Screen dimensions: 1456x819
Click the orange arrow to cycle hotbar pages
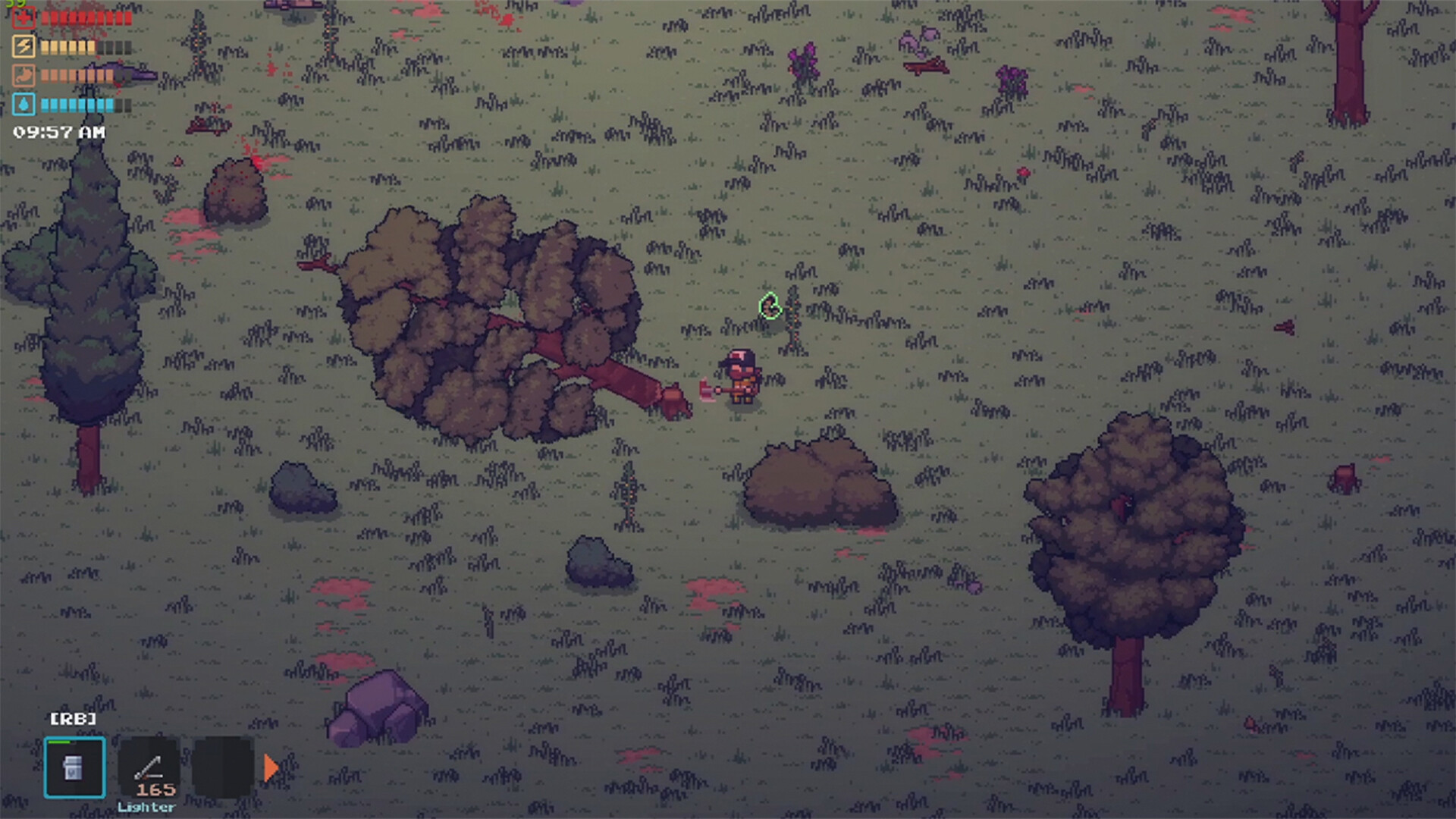pyautogui.click(x=270, y=768)
